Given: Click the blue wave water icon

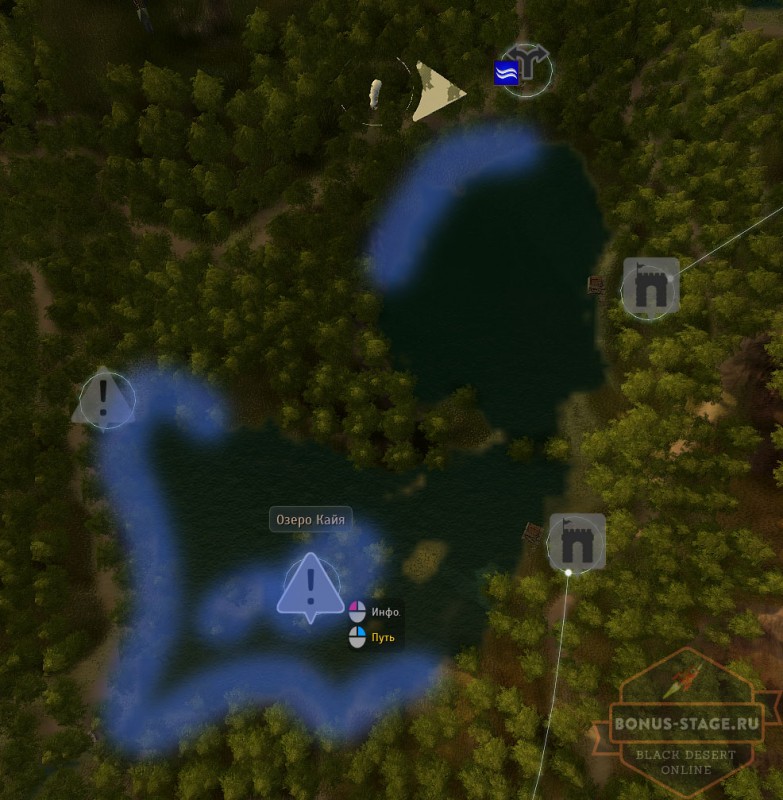Looking at the screenshot, I should point(506,72).
